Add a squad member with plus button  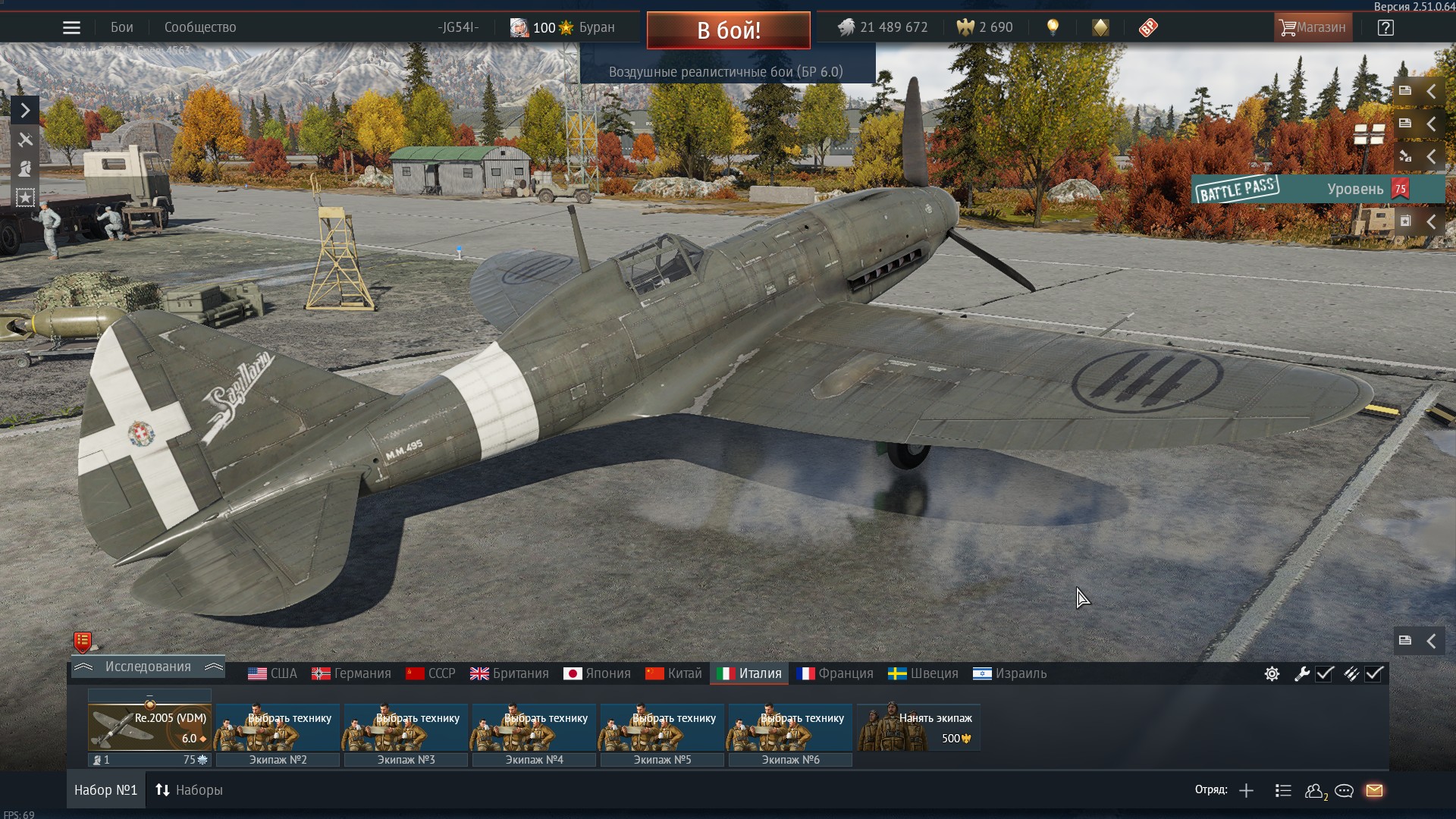click(x=1246, y=791)
